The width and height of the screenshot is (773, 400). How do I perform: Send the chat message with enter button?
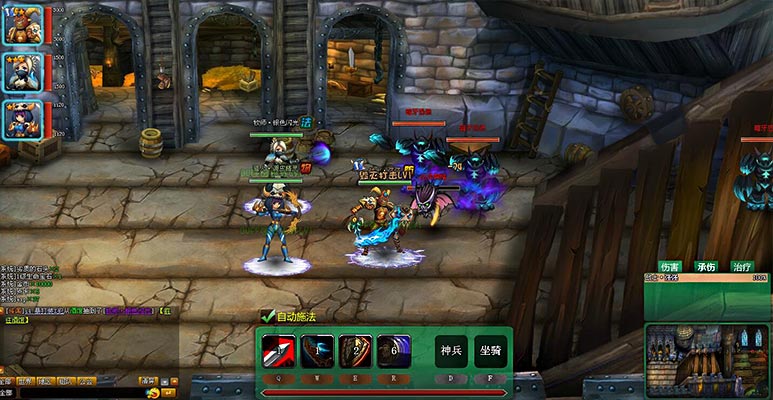click(167, 393)
